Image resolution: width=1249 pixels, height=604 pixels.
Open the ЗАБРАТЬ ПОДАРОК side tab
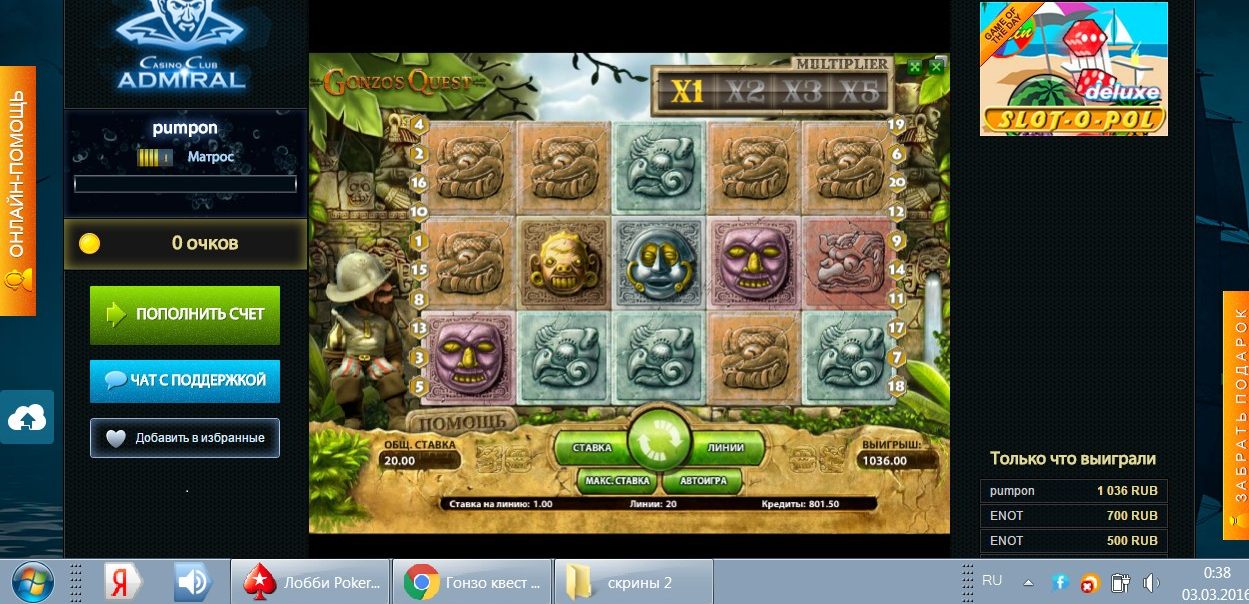pos(1236,400)
